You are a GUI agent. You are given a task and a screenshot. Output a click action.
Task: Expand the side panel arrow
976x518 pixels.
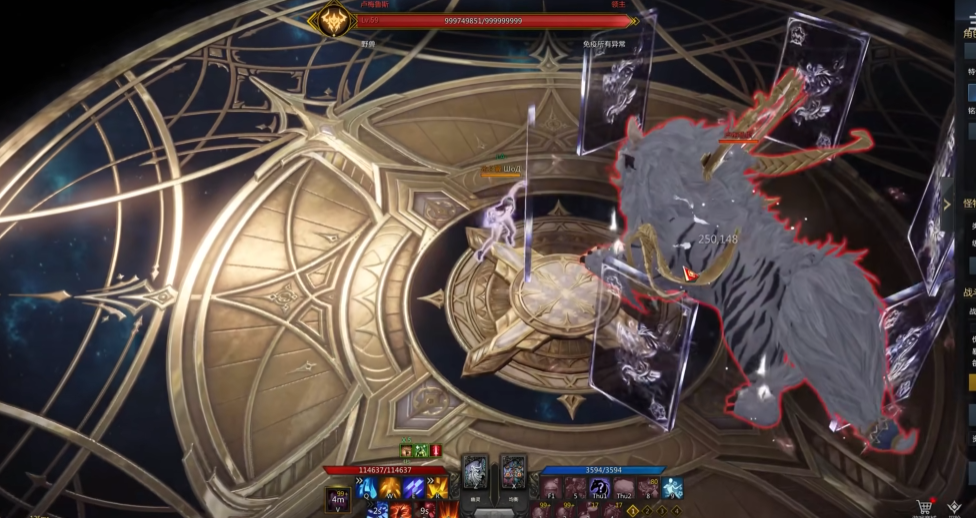click(x=947, y=204)
